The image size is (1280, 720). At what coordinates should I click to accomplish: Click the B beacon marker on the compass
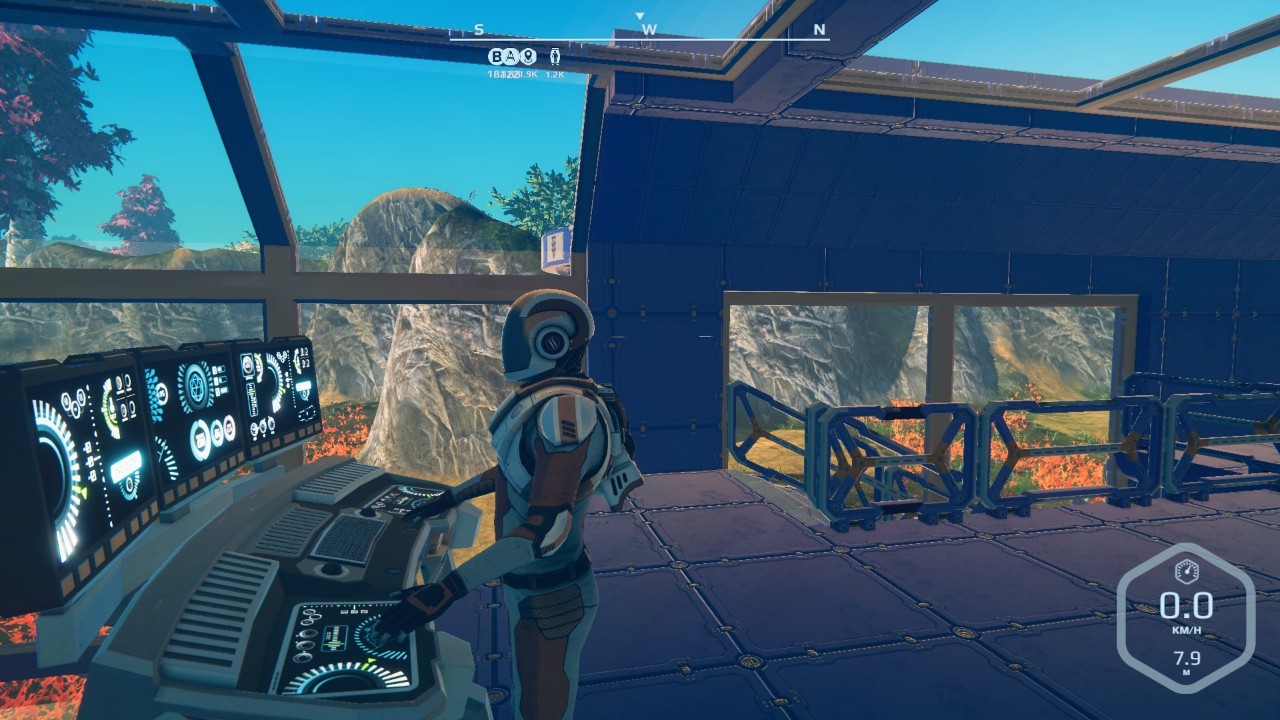[496, 56]
